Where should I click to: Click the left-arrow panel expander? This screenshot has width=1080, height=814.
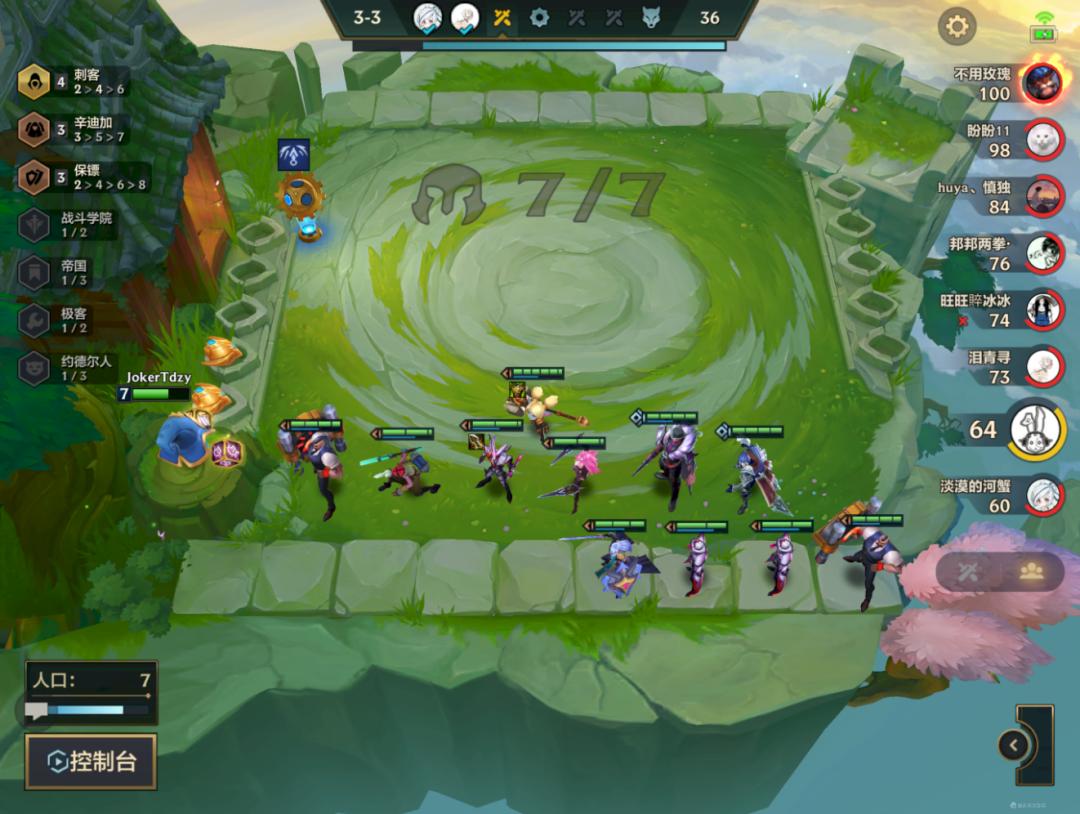(1014, 745)
